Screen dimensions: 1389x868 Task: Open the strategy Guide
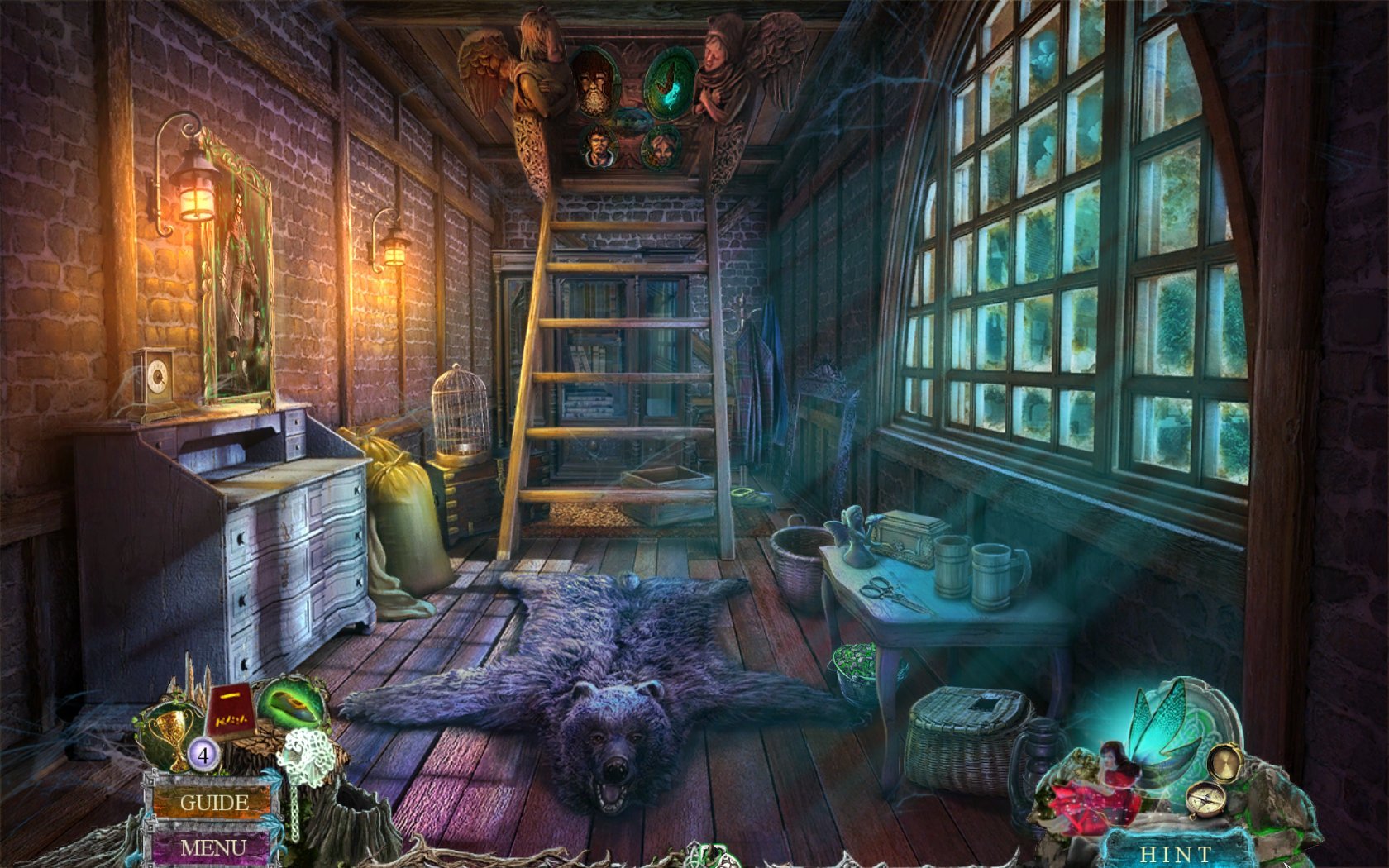tap(213, 802)
